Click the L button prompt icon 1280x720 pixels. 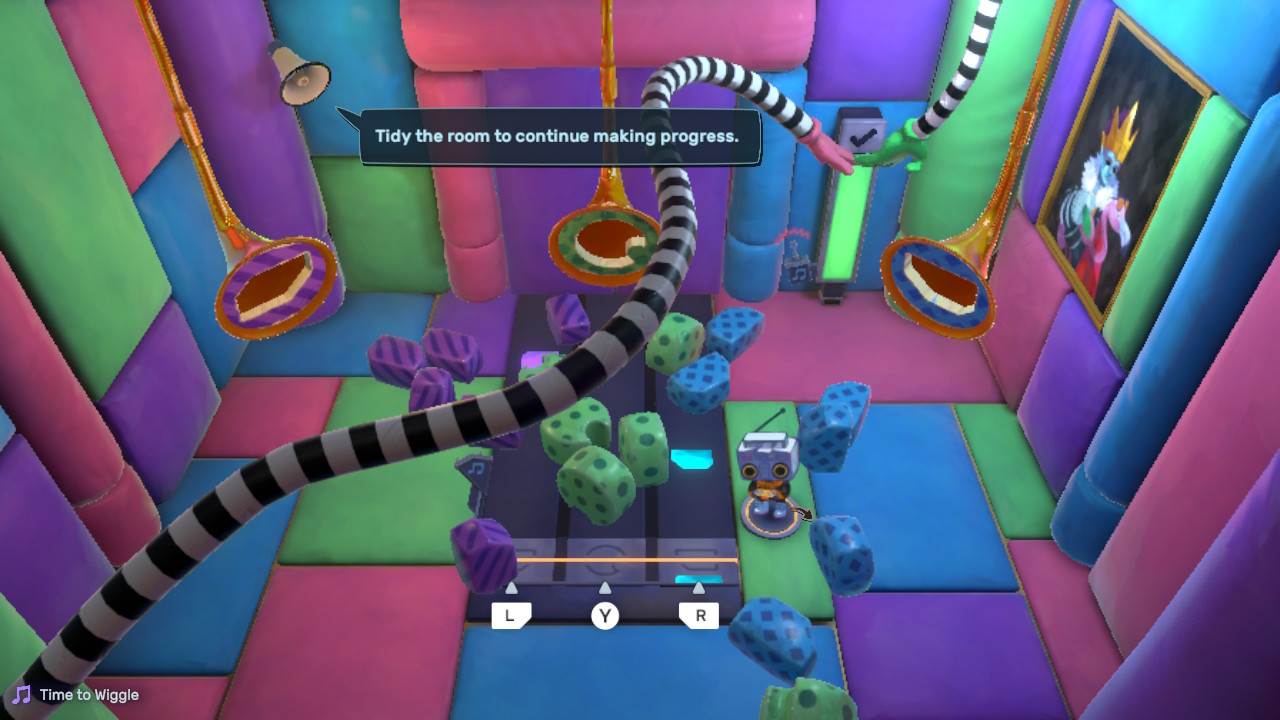click(x=513, y=615)
